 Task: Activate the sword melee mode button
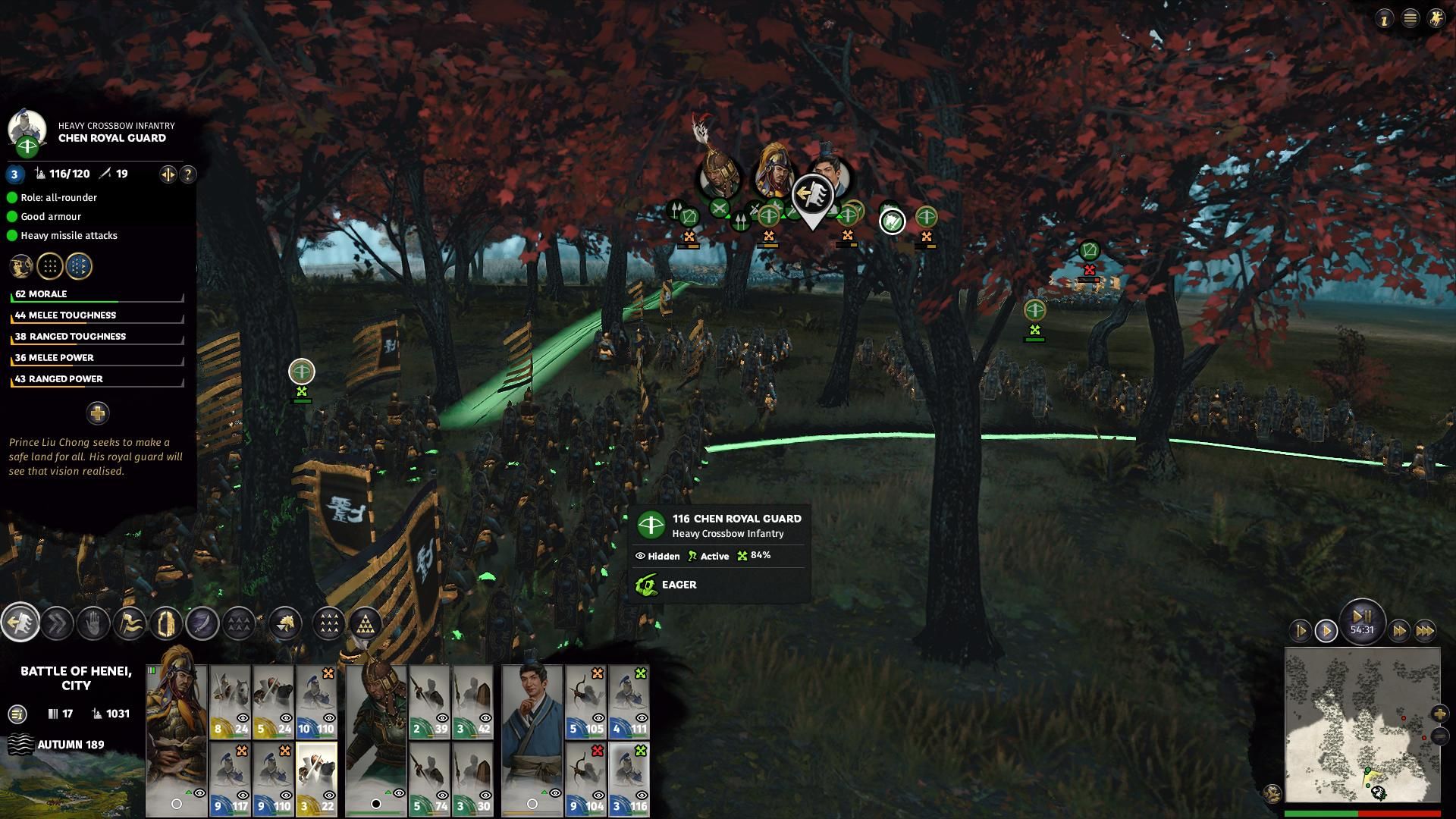point(202,624)
